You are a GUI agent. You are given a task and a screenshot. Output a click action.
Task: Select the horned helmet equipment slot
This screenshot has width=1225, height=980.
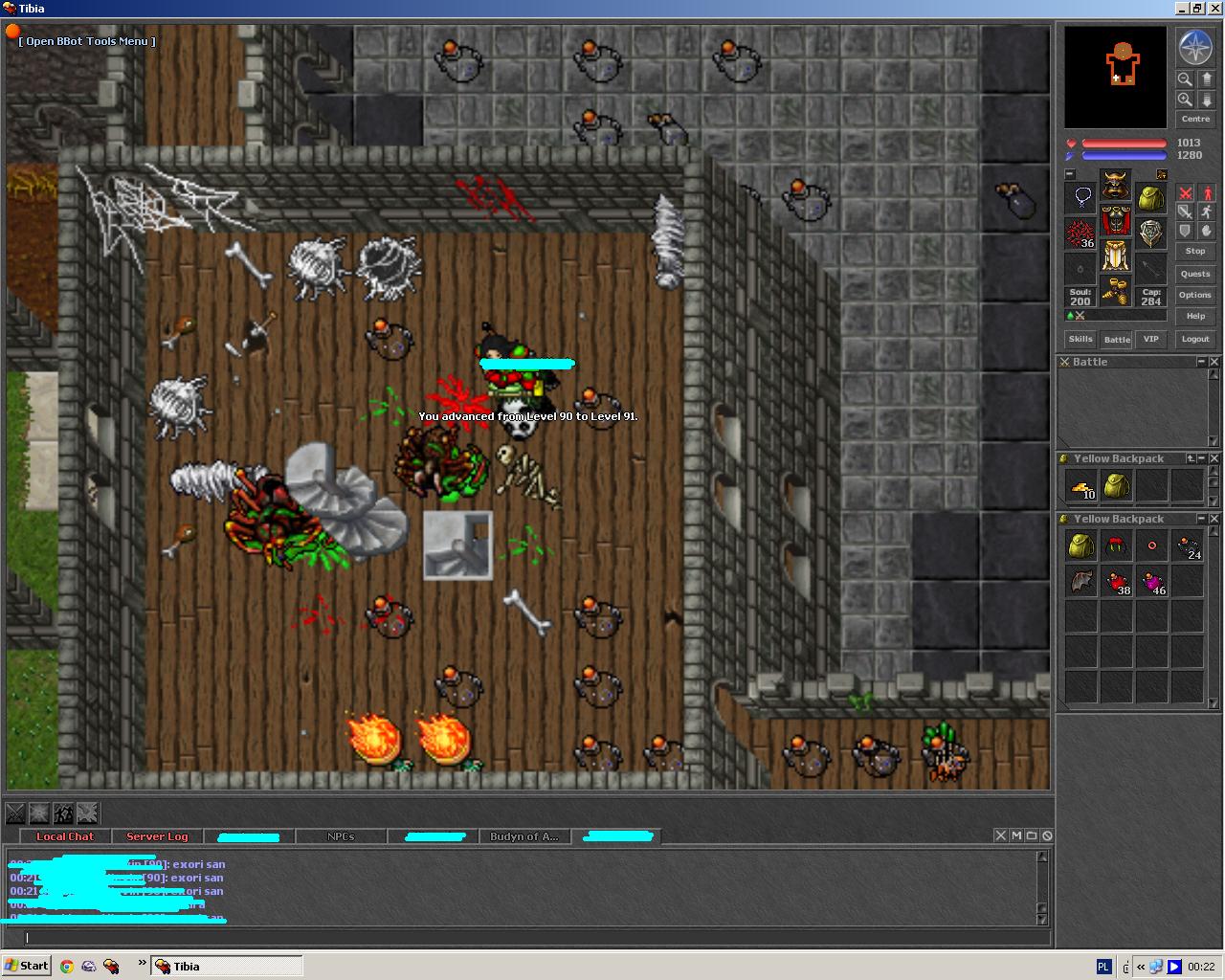click(1115, 185)
